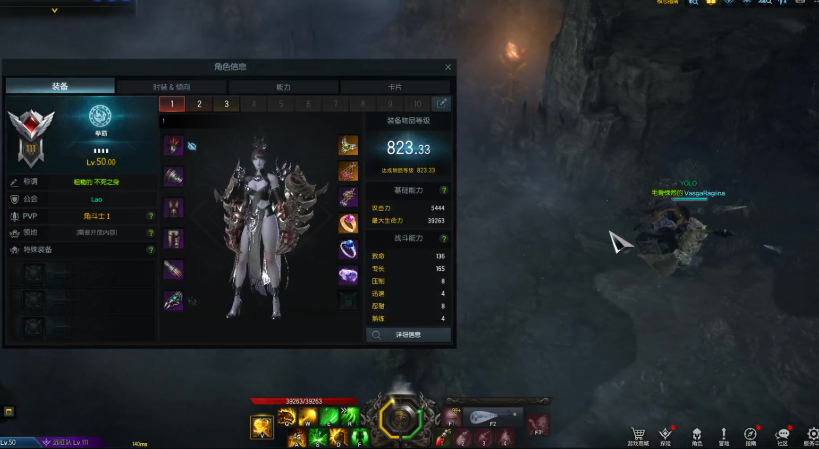Select the equipped weapon slot

click(x=174, y=301)
